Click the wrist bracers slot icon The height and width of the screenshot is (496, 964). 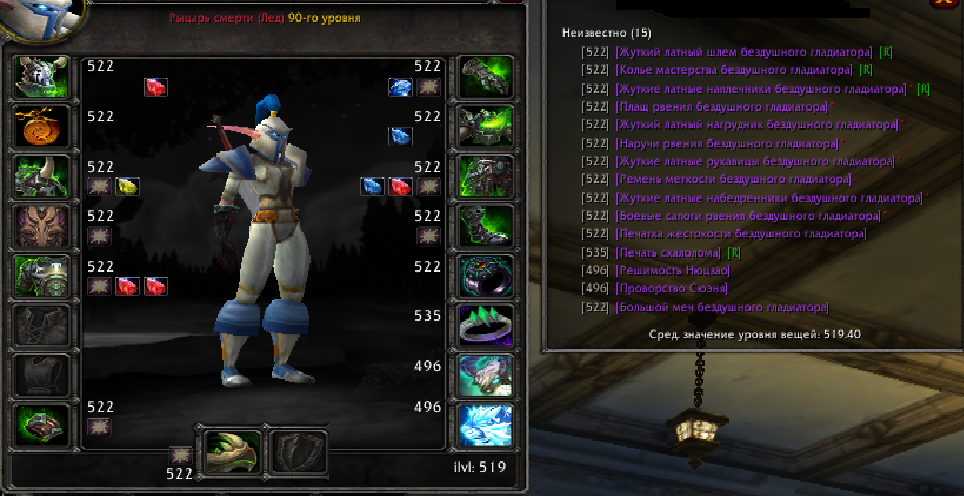tap(42, 424)
